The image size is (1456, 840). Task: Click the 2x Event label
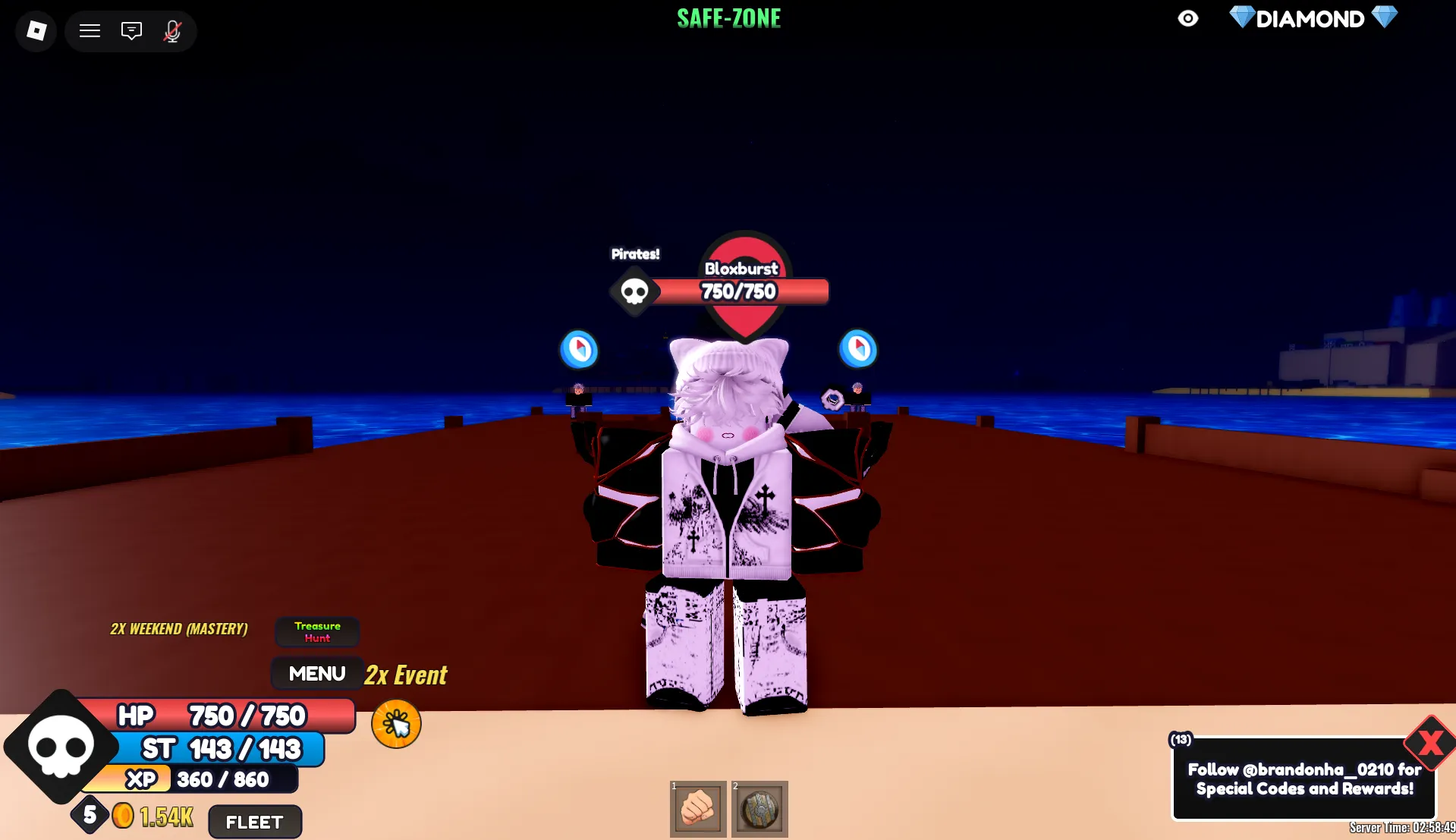(x=405, y=675)
